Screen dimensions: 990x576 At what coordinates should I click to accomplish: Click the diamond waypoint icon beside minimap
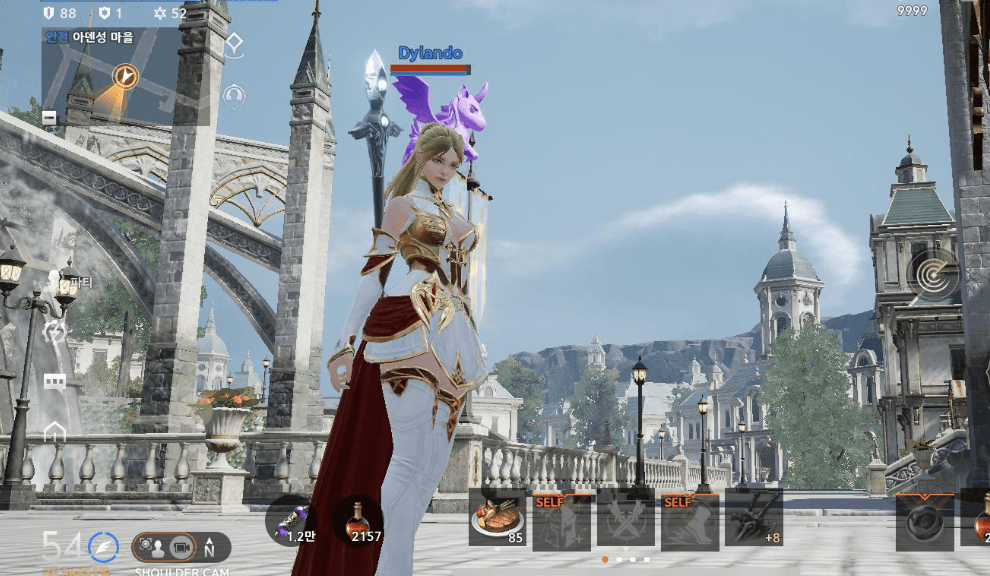[234, 45]
